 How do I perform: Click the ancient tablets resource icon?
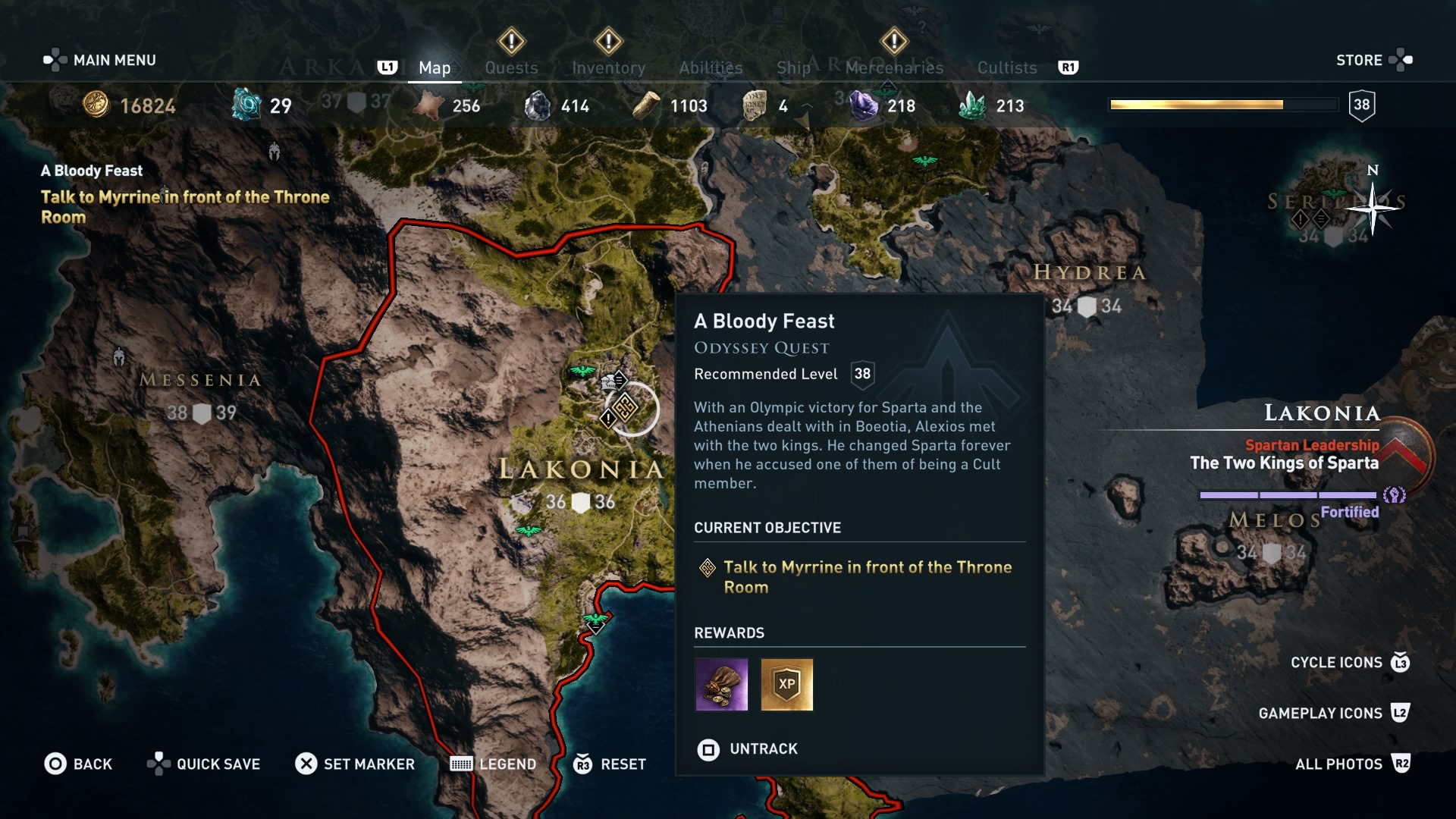[x=753, y=105]
